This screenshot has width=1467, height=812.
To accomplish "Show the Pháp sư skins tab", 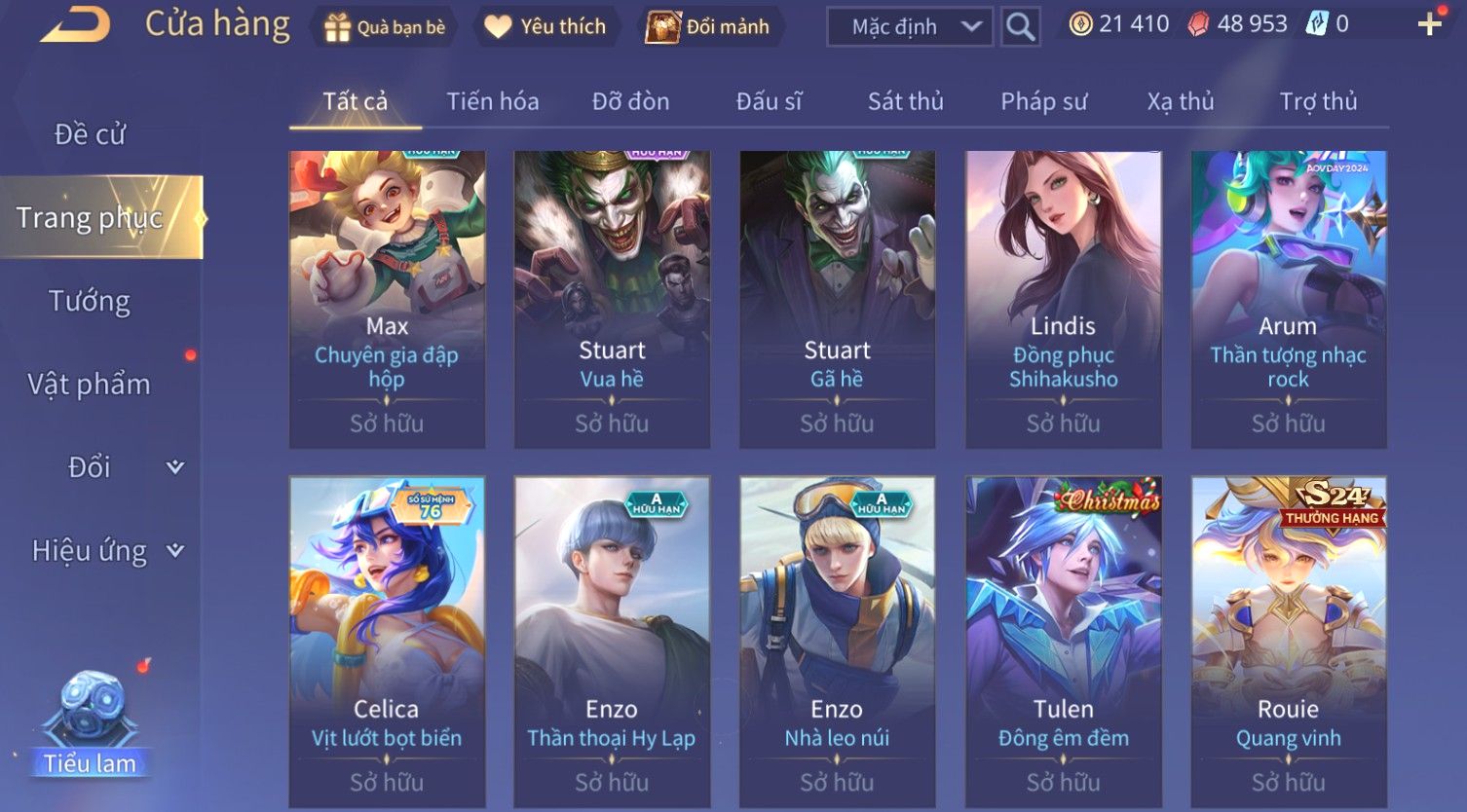I will [x=1043, y=101].
